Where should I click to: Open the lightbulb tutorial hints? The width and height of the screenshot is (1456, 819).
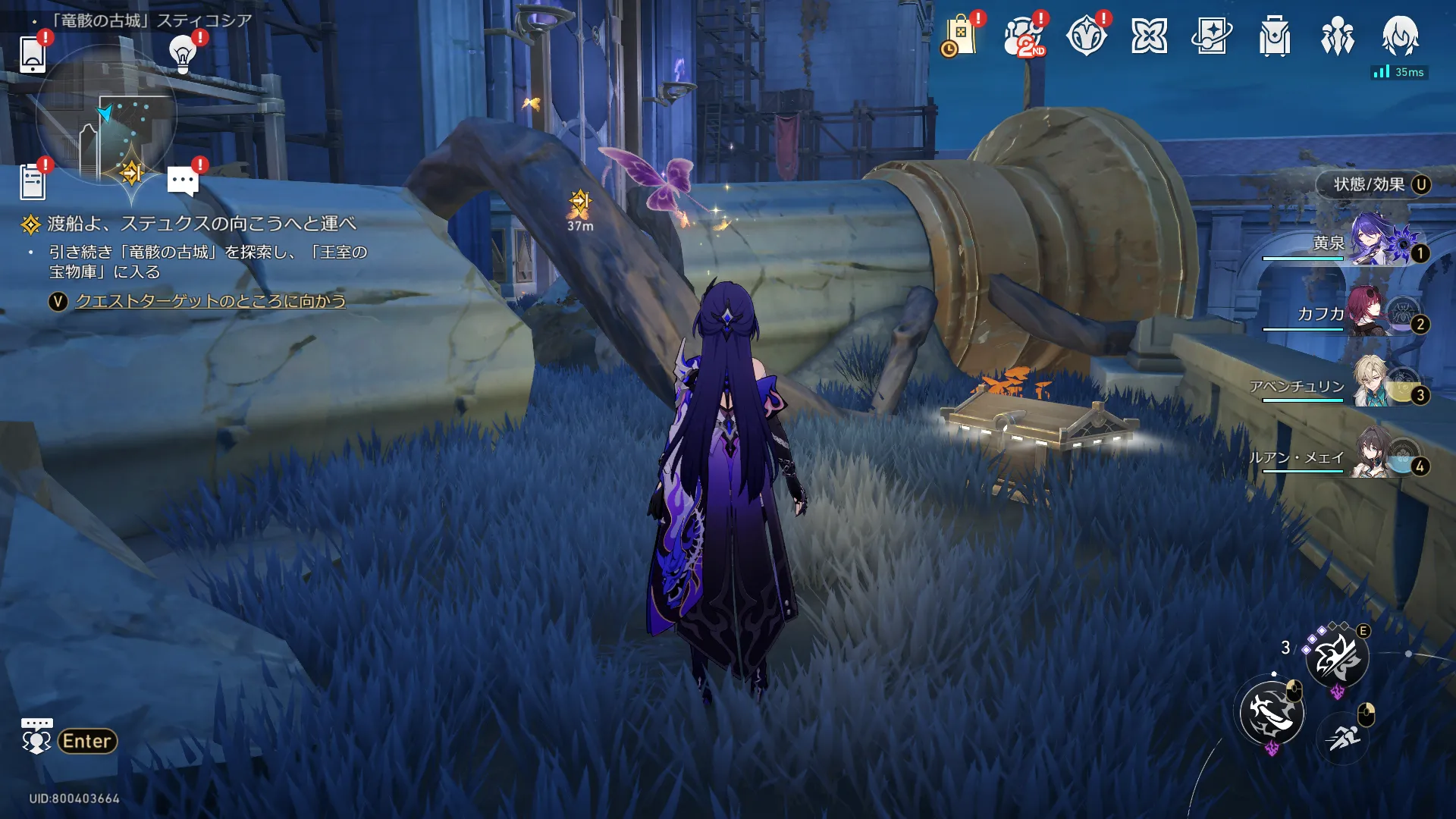(182, 54)
